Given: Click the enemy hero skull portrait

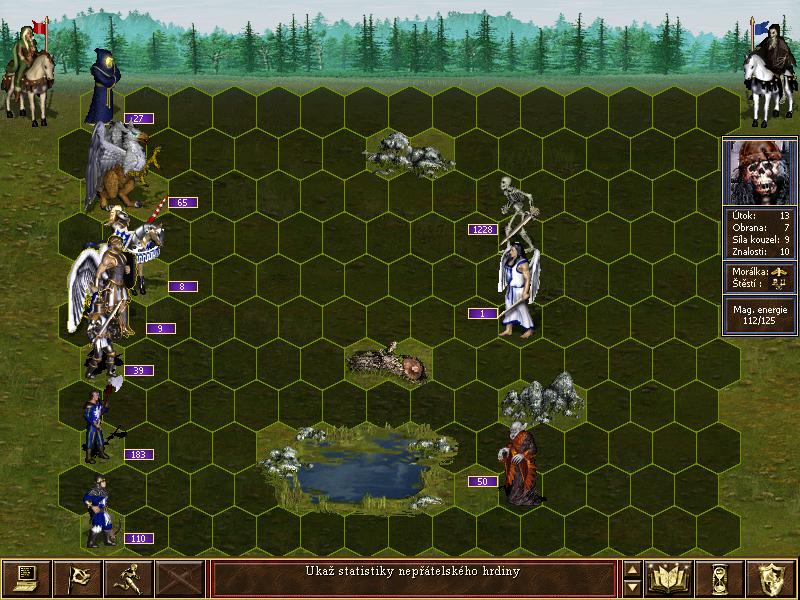Looking at the screenshot, I should click(x=760, y=170).
